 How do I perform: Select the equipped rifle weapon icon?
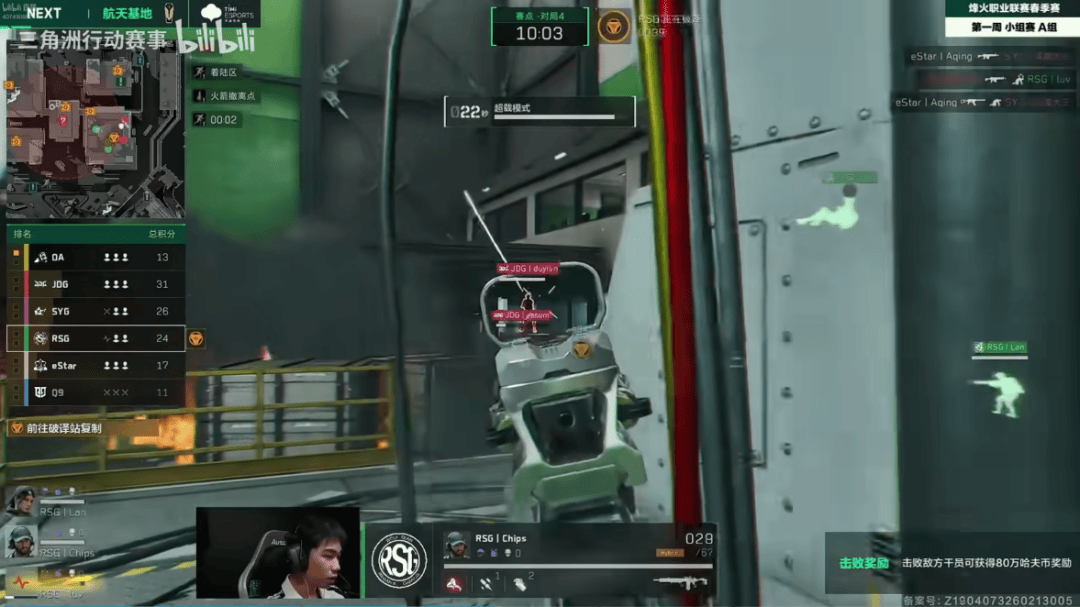680,583
